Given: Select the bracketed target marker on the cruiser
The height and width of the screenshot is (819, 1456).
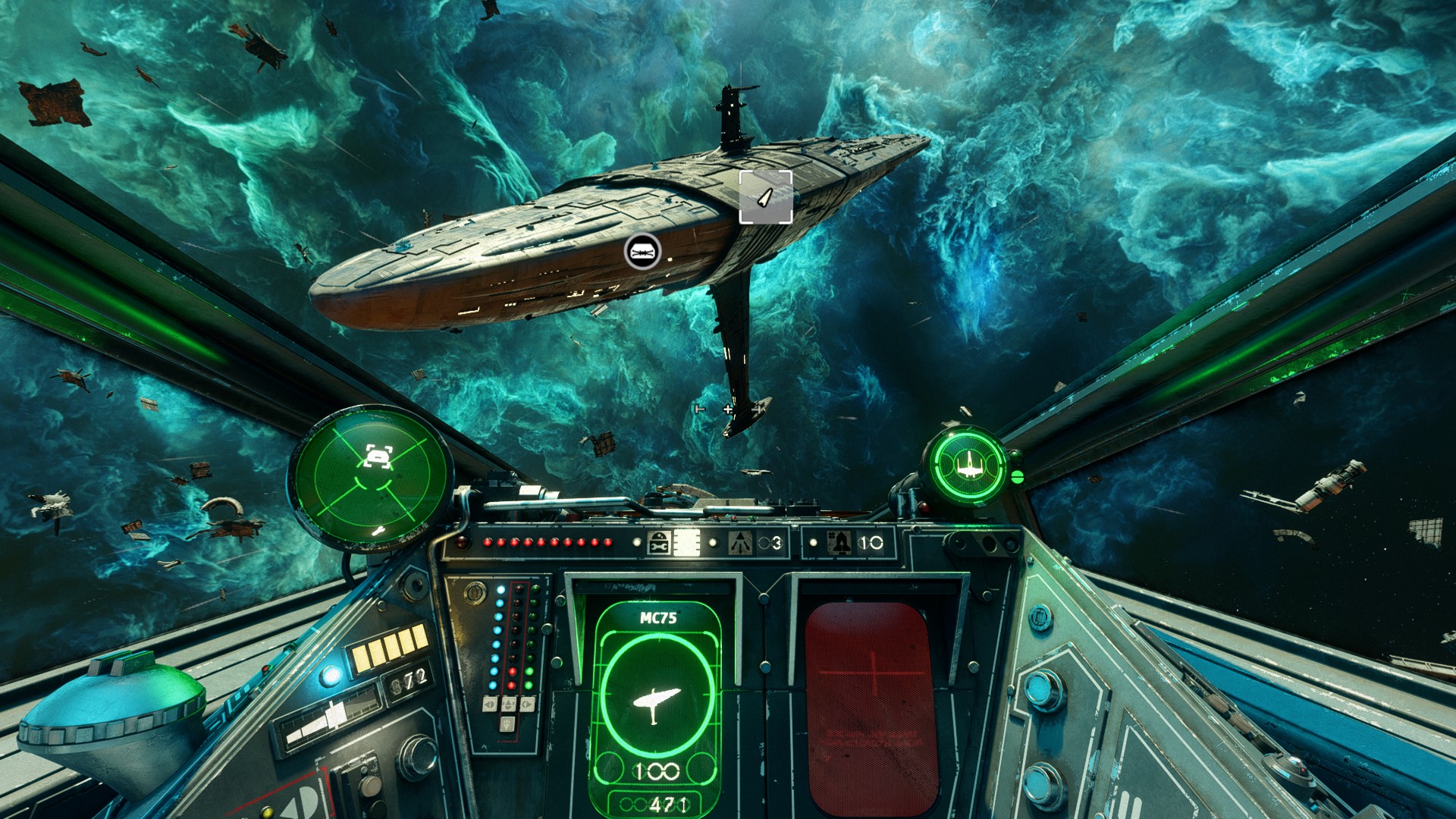Looking at the screenshot, I should [766, 197].
